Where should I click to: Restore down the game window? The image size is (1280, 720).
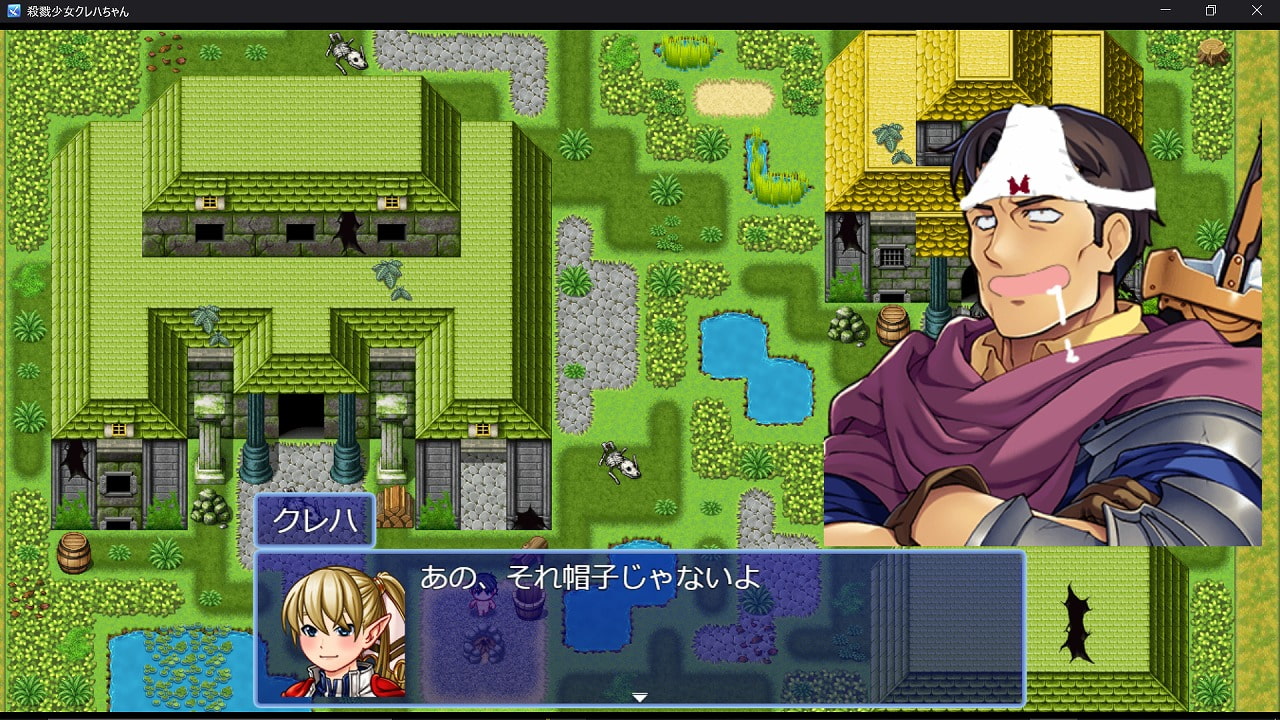click(x=1211, y=11)
